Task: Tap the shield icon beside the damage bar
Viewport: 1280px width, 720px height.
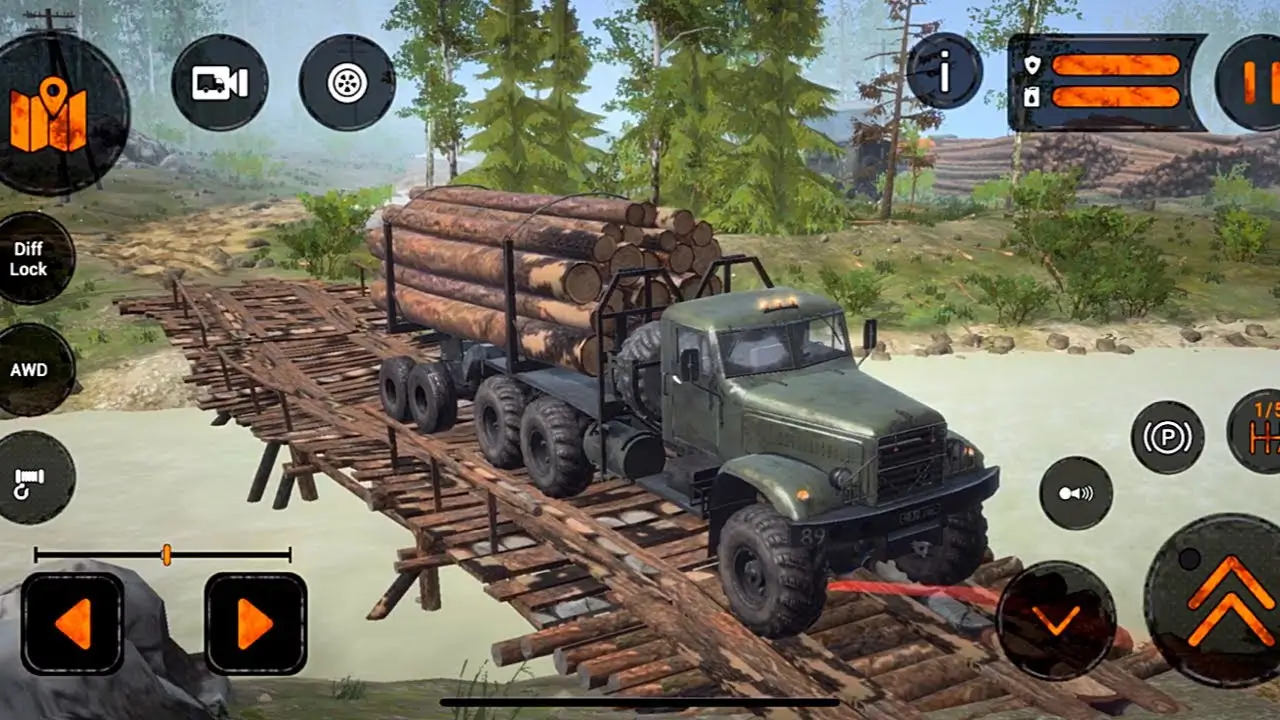Action: [1035, 62]
